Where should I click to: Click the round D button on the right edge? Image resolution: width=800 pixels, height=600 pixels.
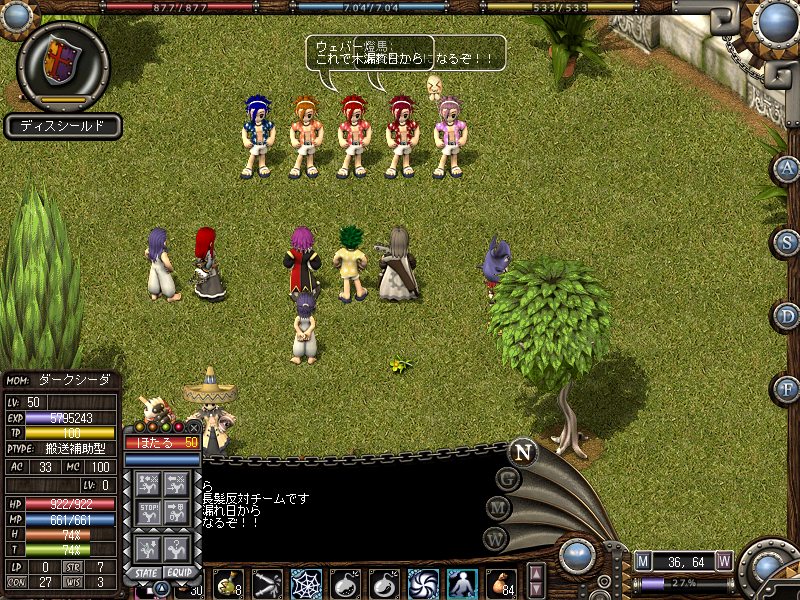point(787,316)
